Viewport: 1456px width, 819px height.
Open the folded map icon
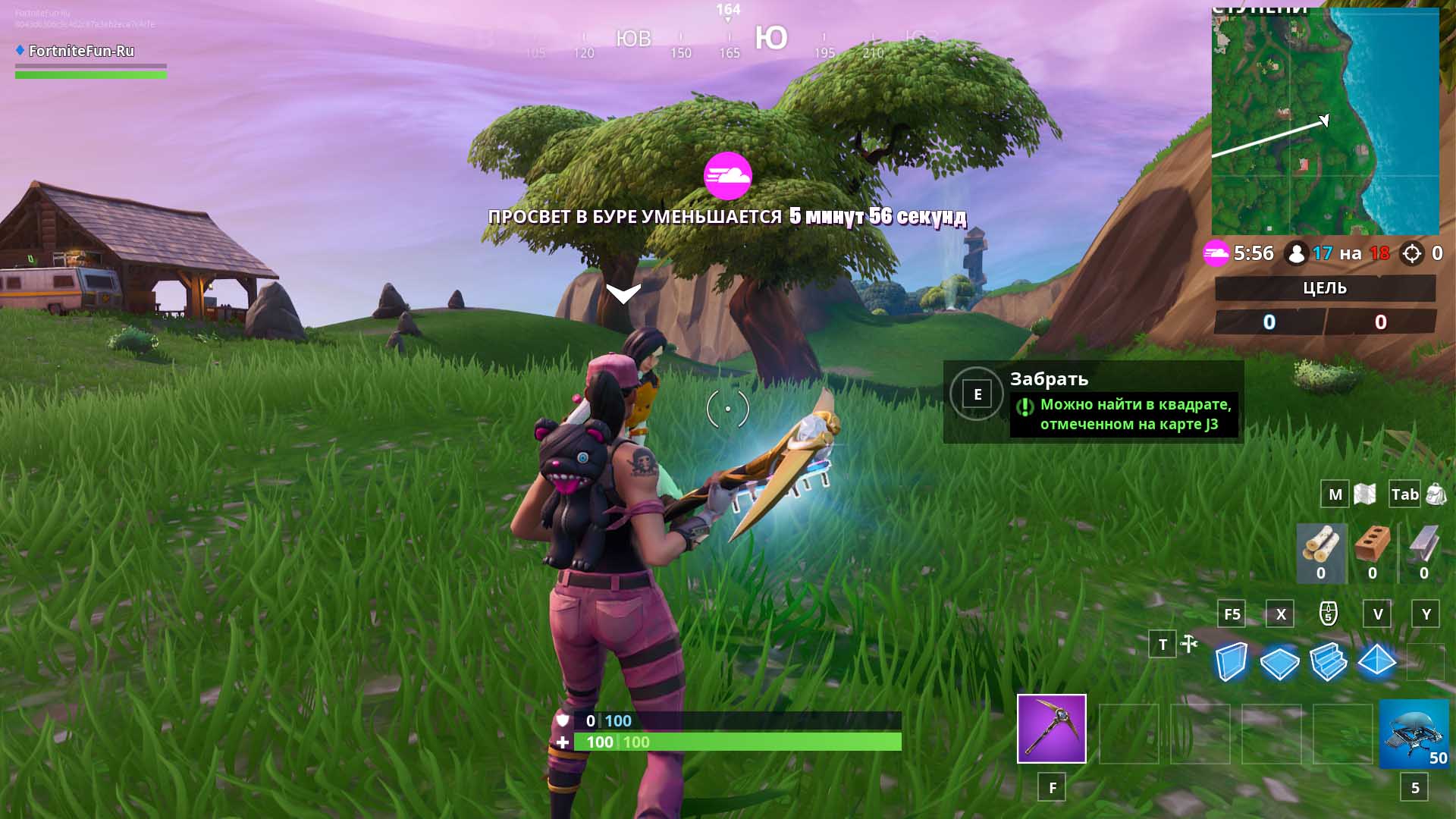point(1365,494)
